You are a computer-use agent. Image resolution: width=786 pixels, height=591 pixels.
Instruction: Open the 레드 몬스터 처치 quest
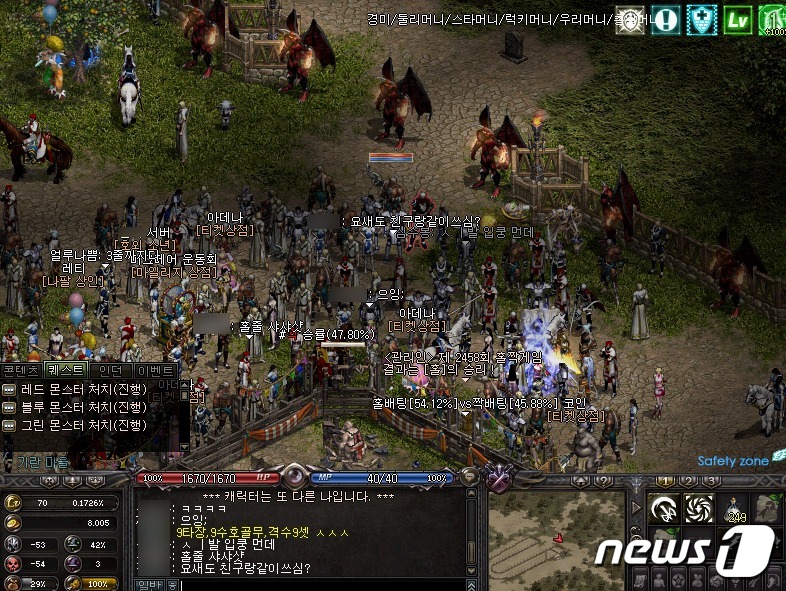pyautogui.click(x=81, y=389)
